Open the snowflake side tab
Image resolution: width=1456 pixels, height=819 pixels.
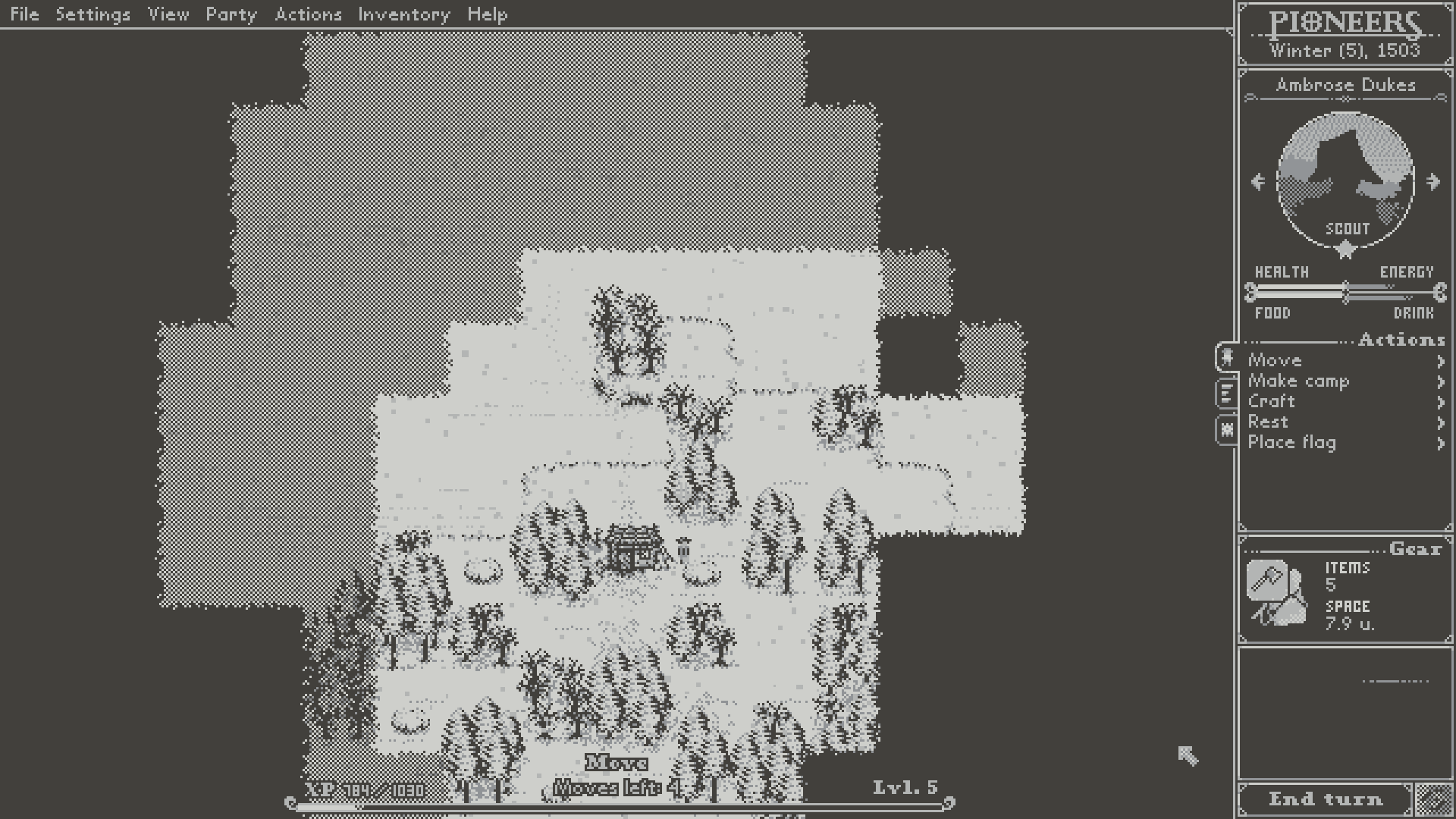pyautogui.click(x=1226, y=428)
